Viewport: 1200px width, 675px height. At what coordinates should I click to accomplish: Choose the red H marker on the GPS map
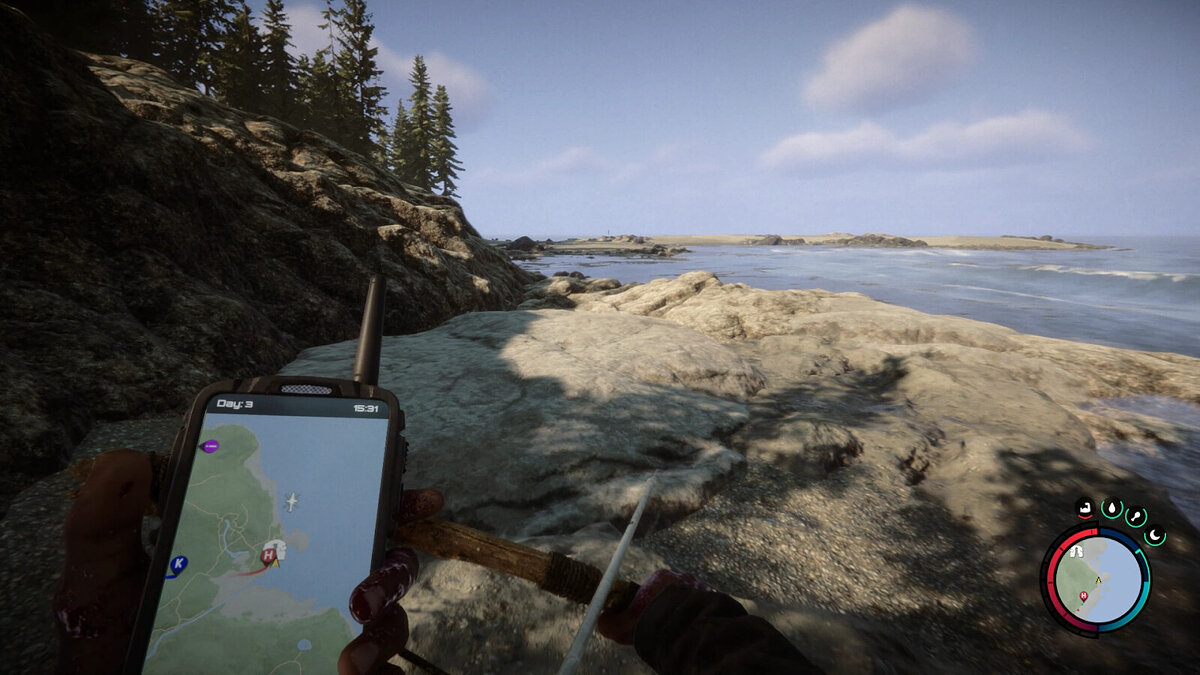[x=268, y=556]
